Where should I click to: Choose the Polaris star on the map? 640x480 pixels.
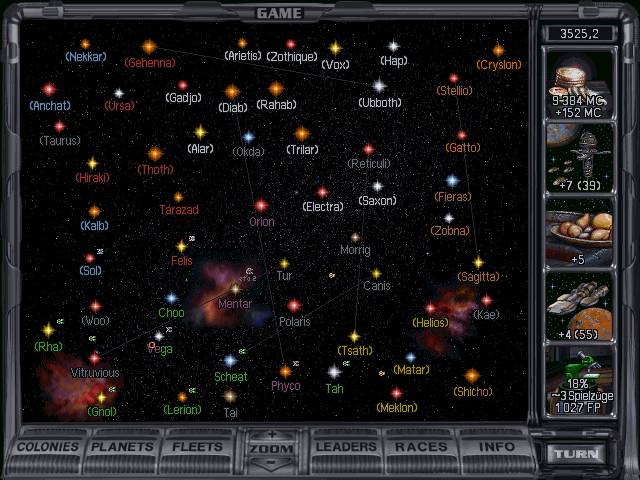[x=294, y=306]
